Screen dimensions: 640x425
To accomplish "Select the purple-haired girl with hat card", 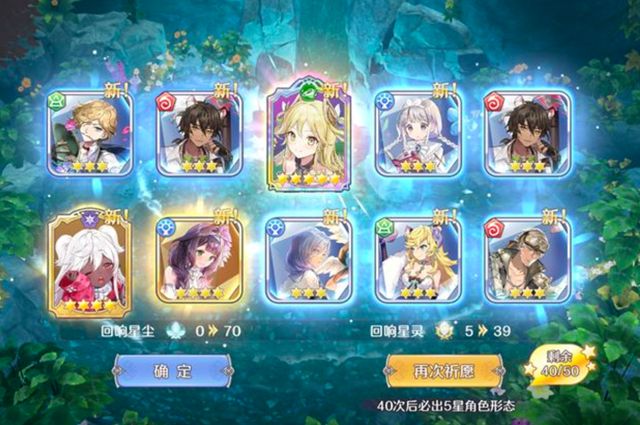I will coord(199,258).
